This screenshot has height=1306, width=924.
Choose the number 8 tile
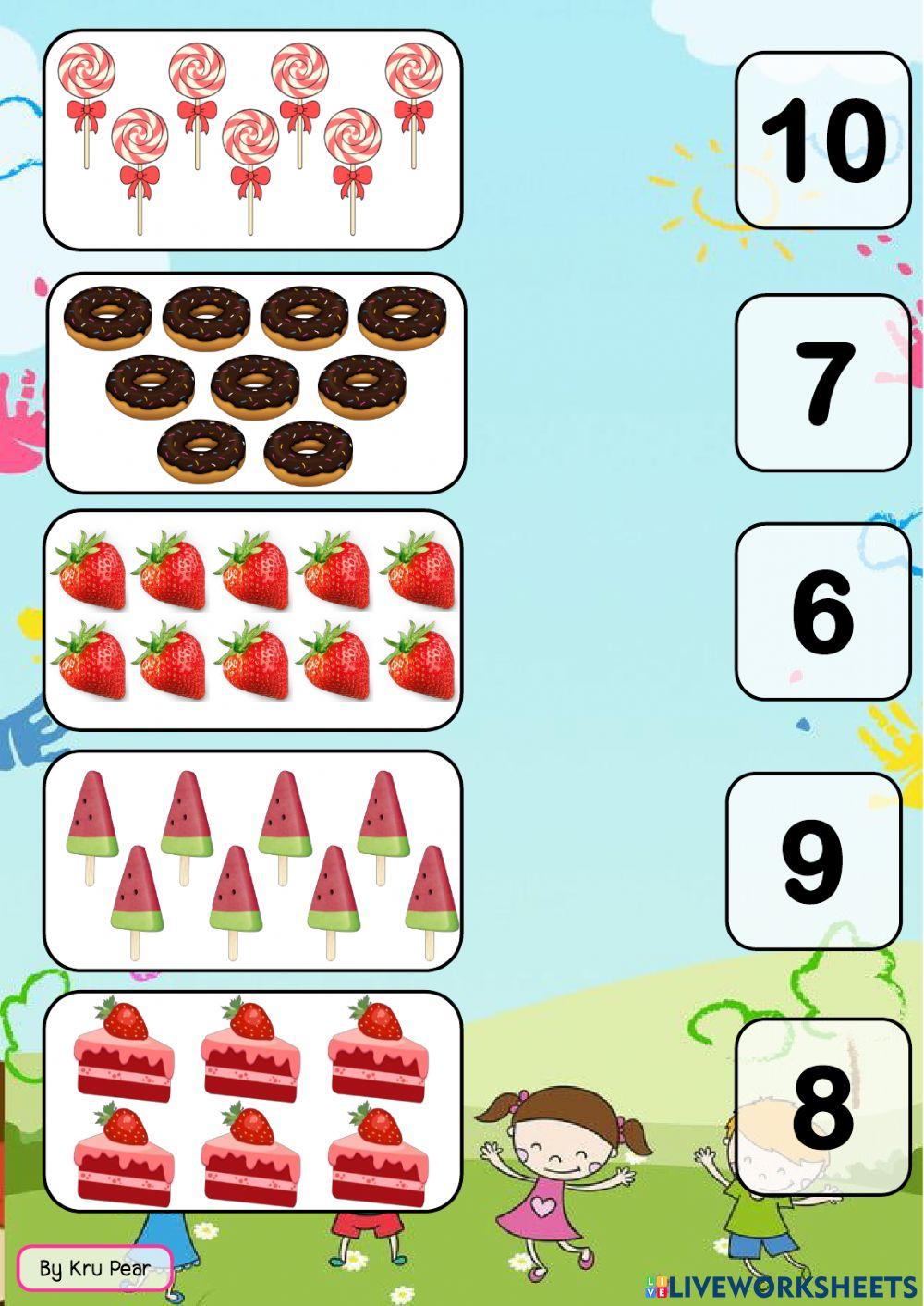point(822,1107)
